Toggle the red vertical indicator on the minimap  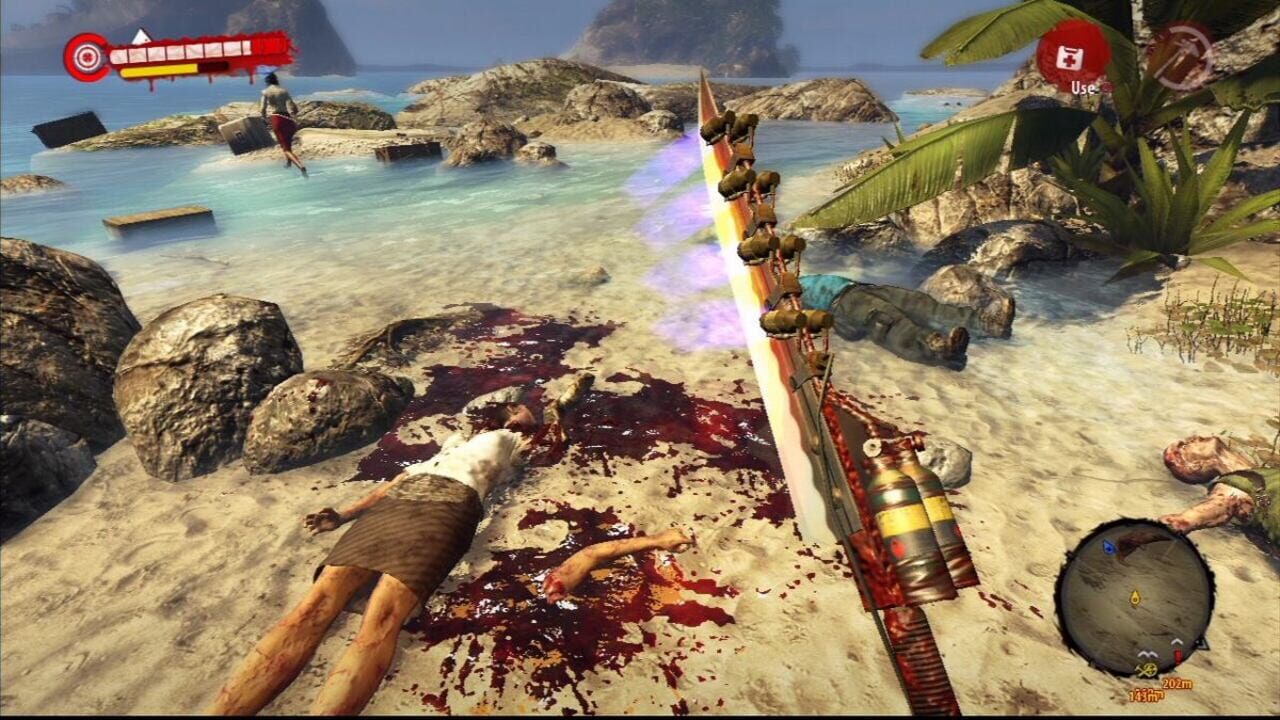coord(1178,652)
